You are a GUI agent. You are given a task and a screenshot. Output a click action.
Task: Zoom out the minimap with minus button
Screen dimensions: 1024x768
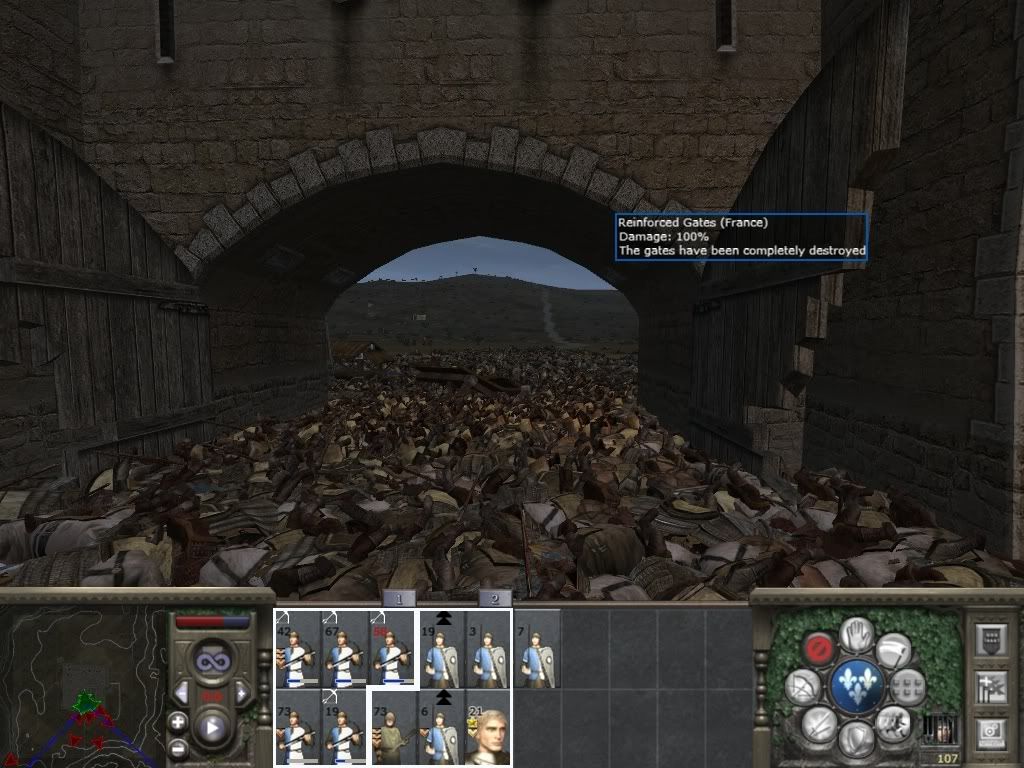coord(179,748)
